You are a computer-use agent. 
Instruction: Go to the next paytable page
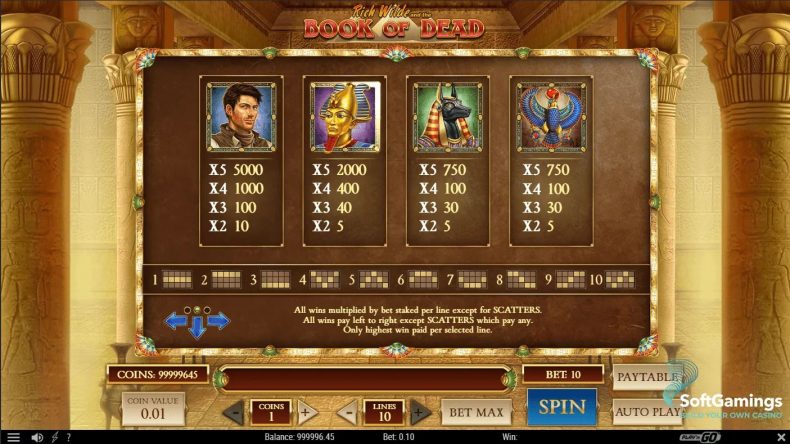218,321
